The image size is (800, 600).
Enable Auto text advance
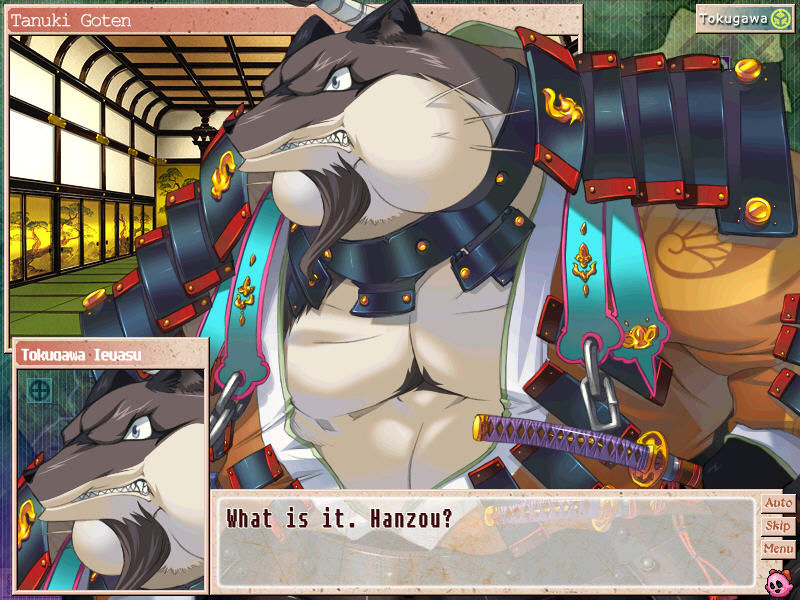pyautogui.click(x=777, y=503)
